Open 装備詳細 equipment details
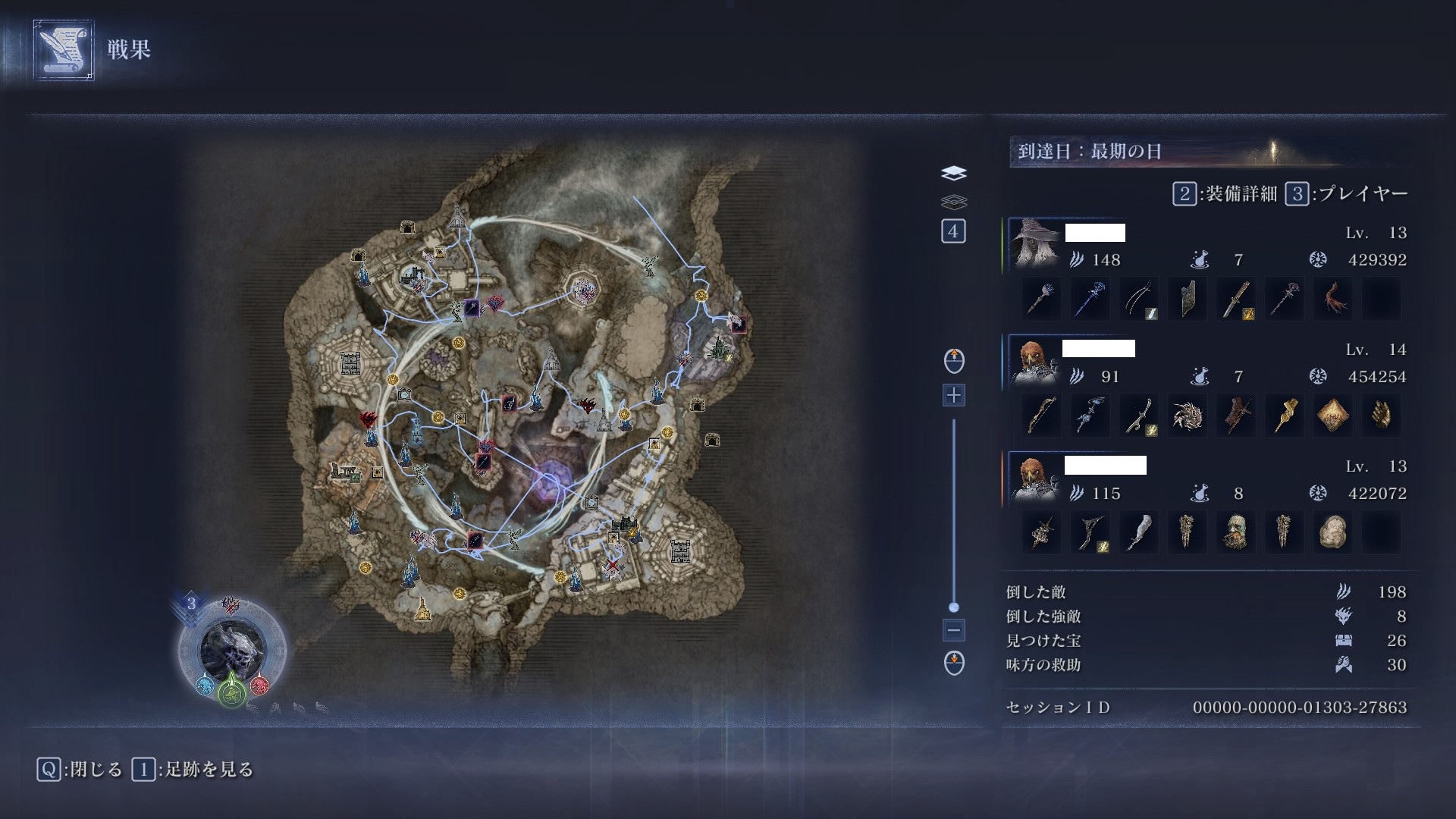The width and height of the screenshot is (1456, 819). tap(1224, 194)
